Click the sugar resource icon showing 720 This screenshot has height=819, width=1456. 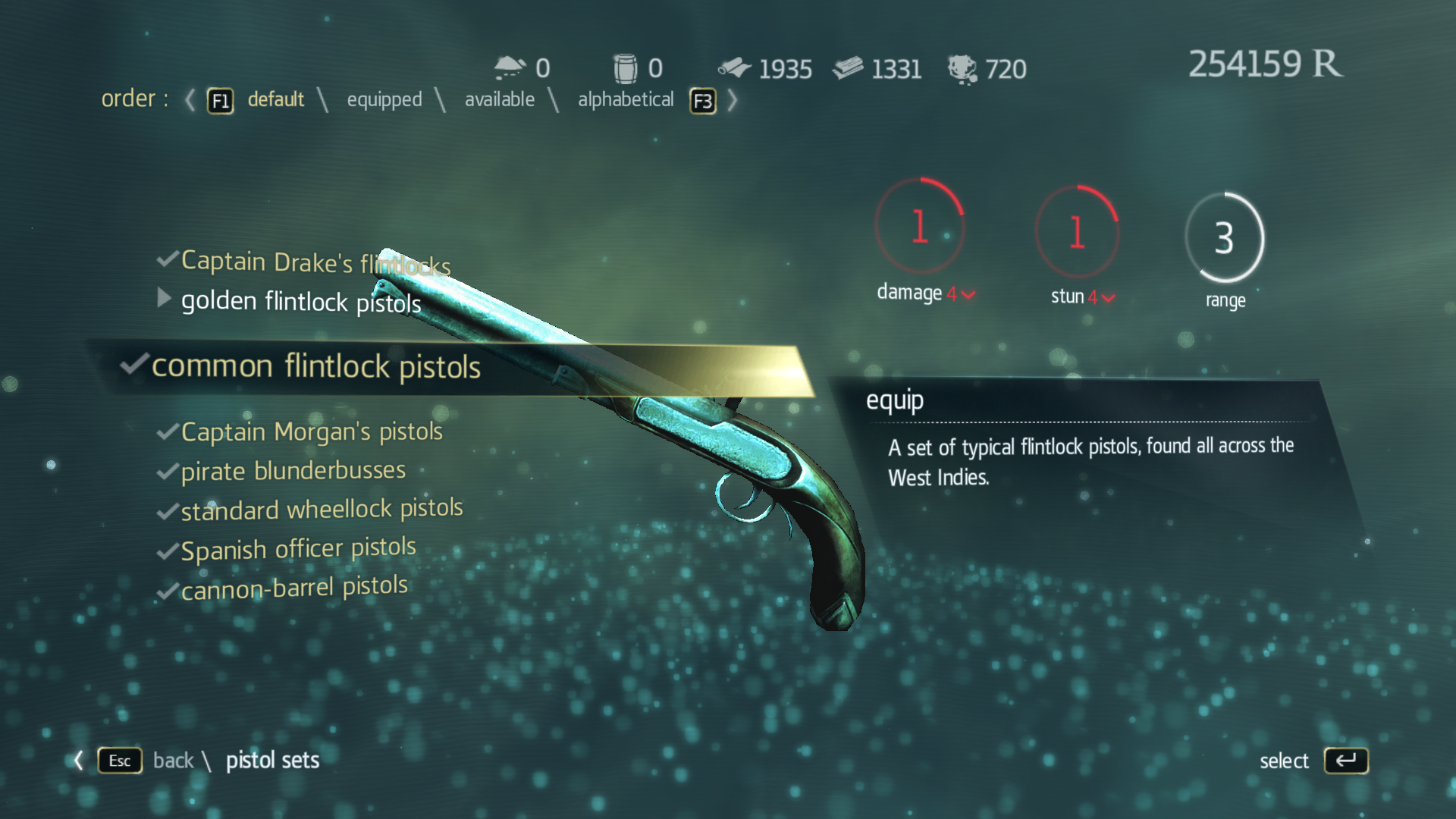tap(961, 68)
